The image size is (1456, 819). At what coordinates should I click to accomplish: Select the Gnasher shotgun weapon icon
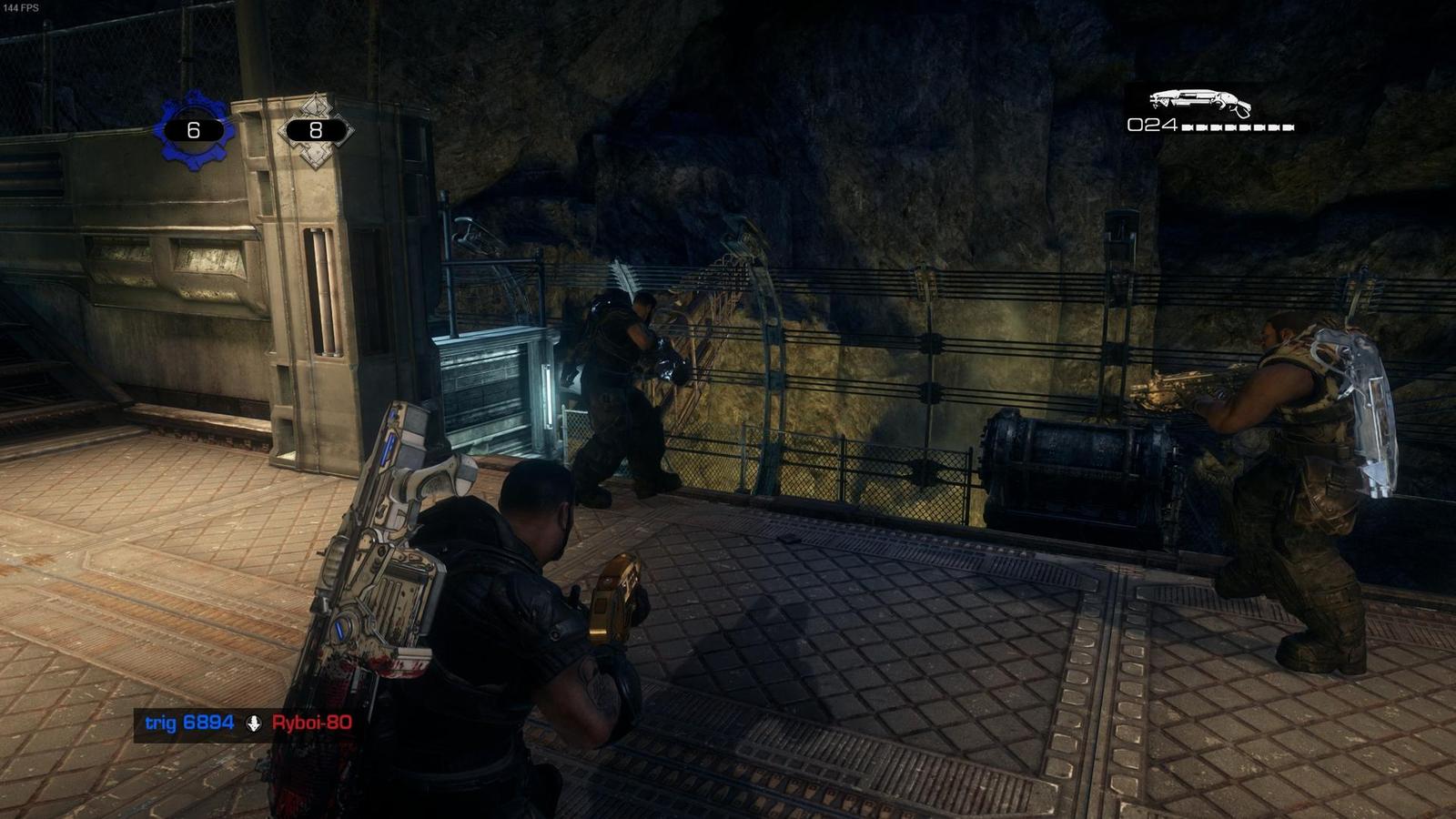pos(1201,100)
